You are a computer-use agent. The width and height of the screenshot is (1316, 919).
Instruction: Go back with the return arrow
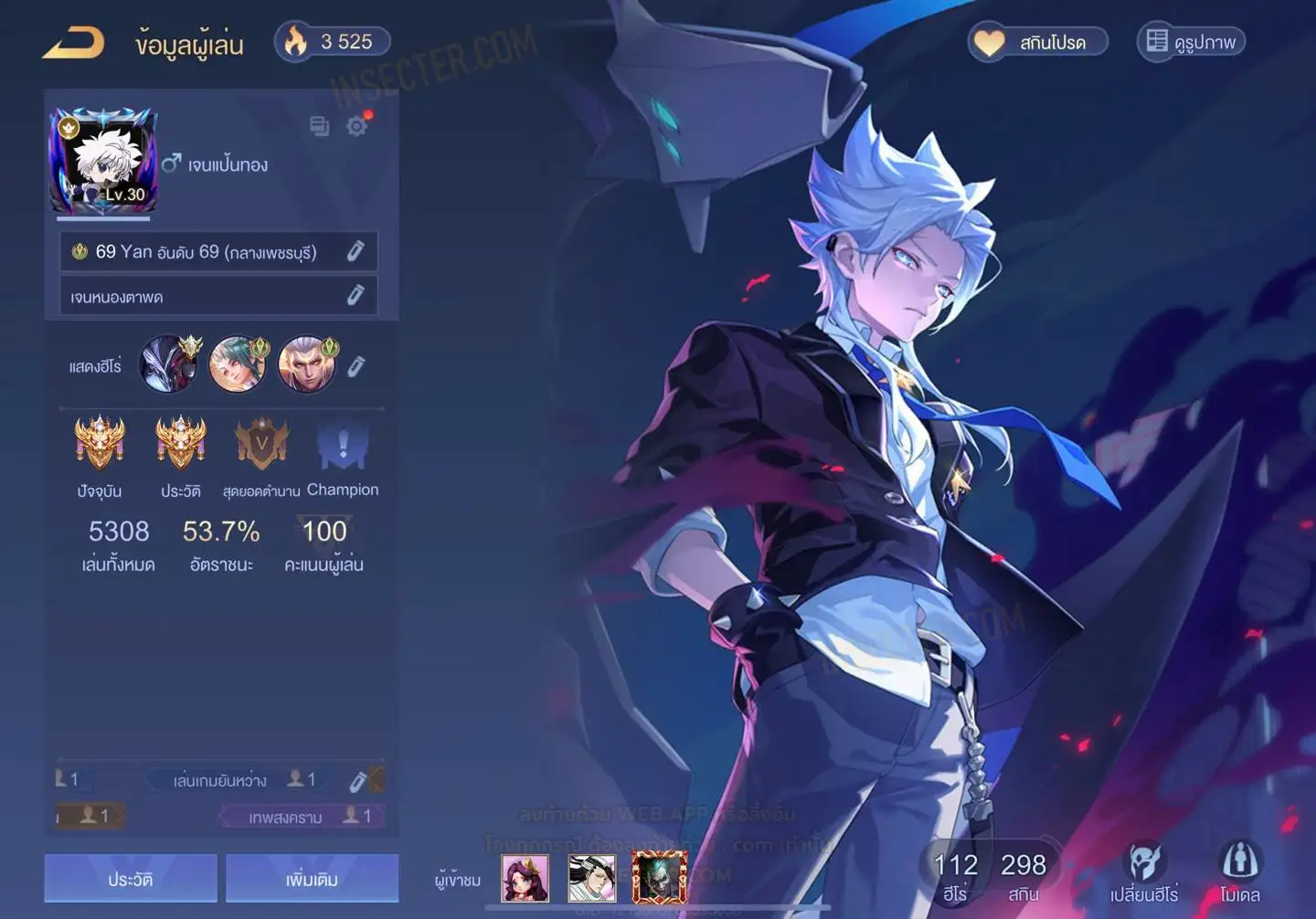click(x=74, y=43)
